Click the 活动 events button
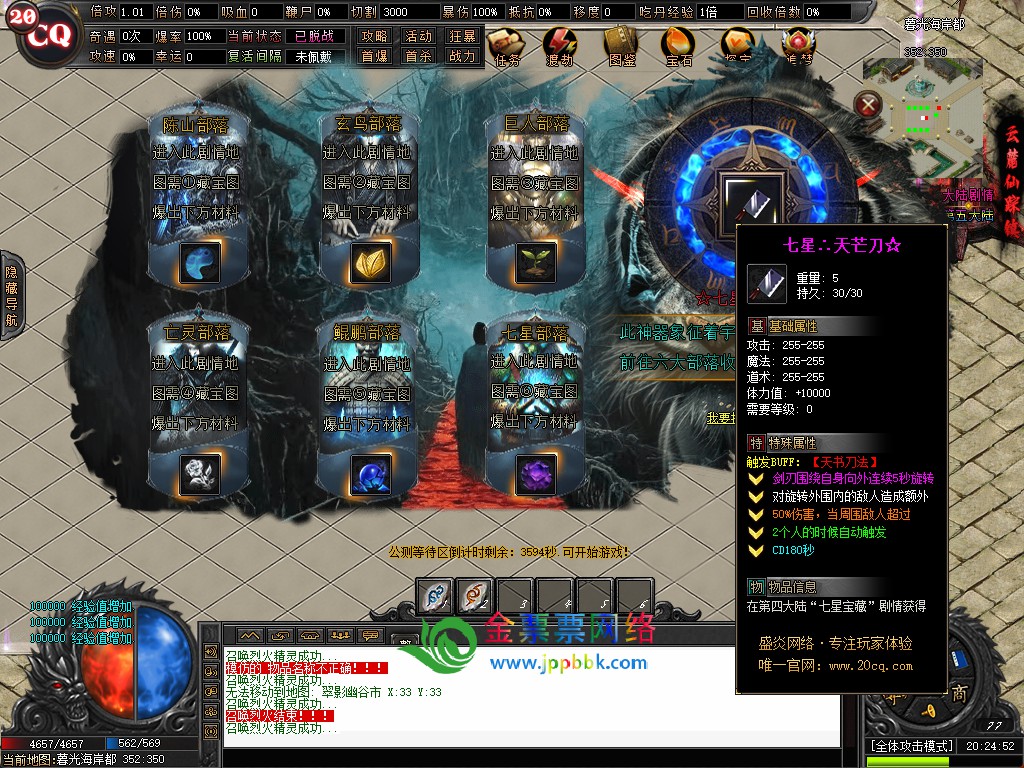The image size is (1024, 768). (x=418, y=36)
